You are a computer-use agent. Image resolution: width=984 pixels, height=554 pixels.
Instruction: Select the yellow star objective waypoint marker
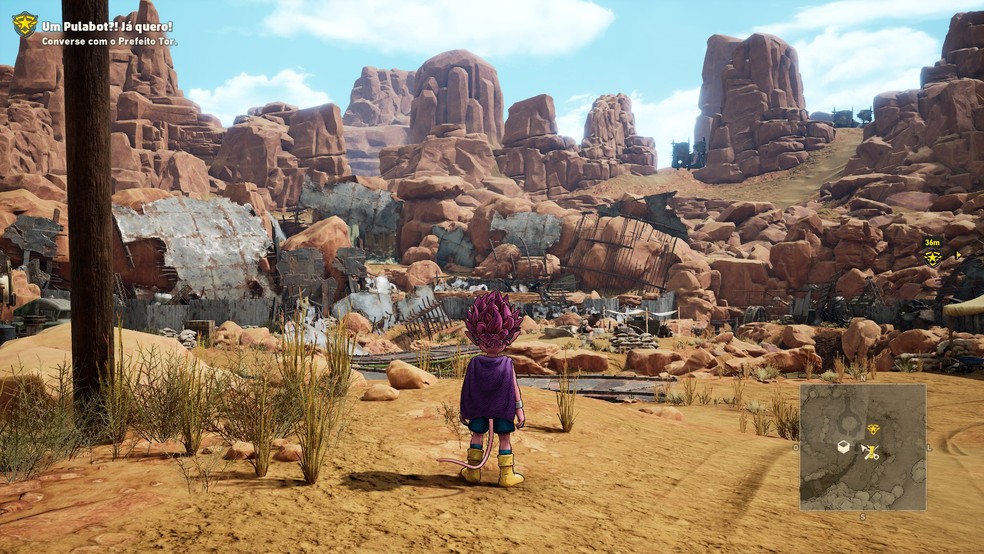pos(932,257)
